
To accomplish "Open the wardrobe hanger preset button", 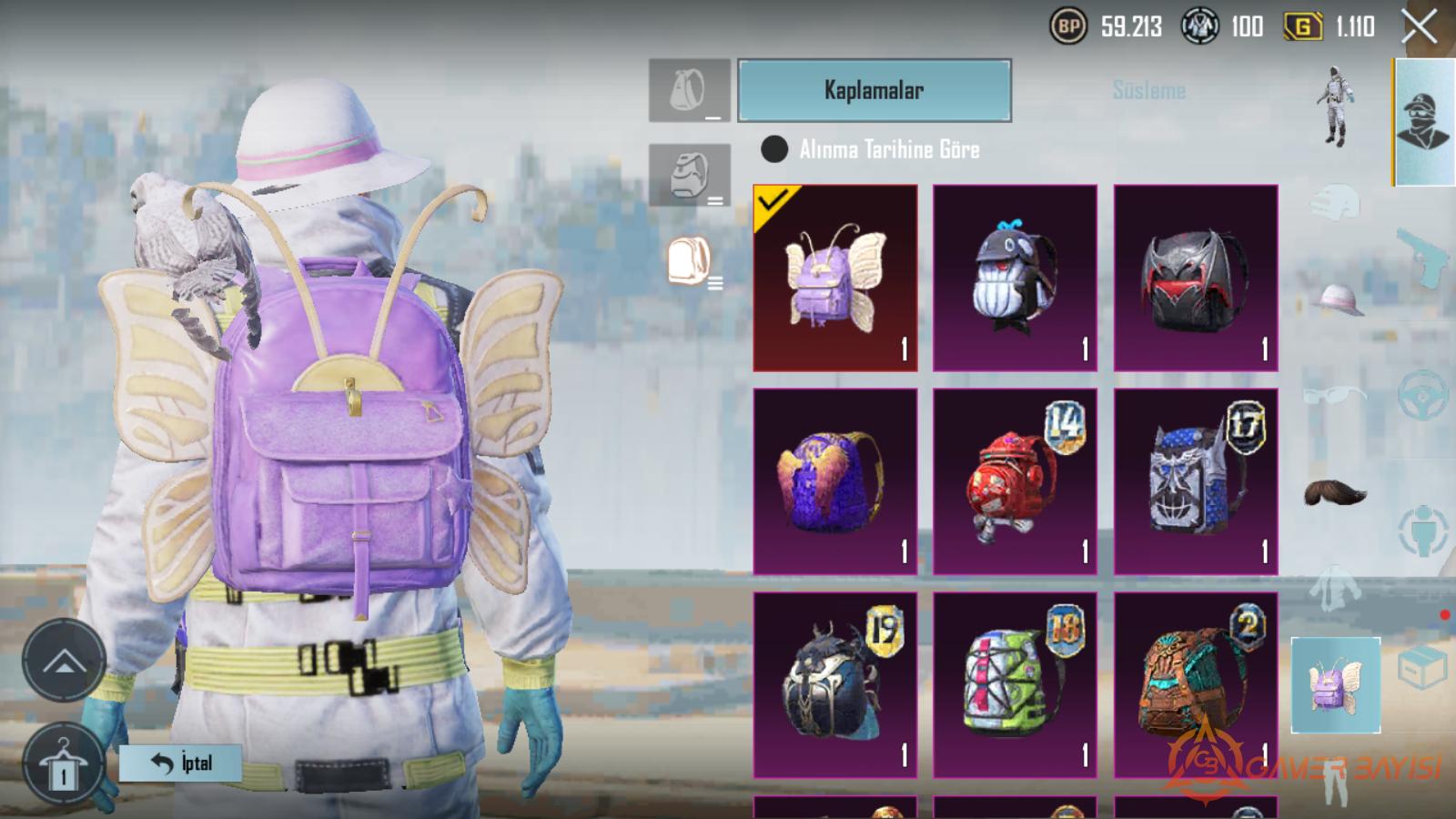I will [x=63, y=766].
